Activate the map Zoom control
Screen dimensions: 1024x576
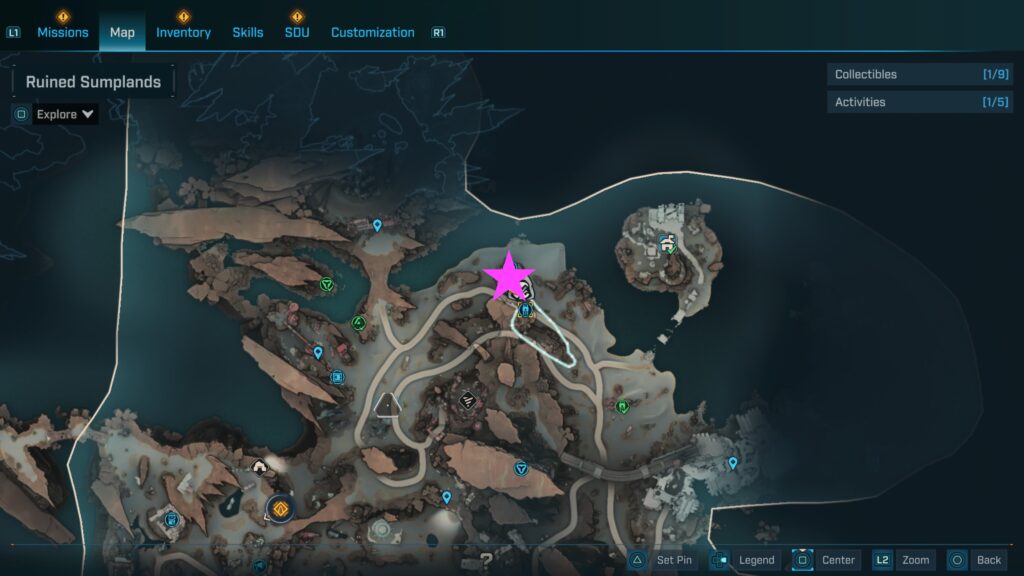(904, 560)
